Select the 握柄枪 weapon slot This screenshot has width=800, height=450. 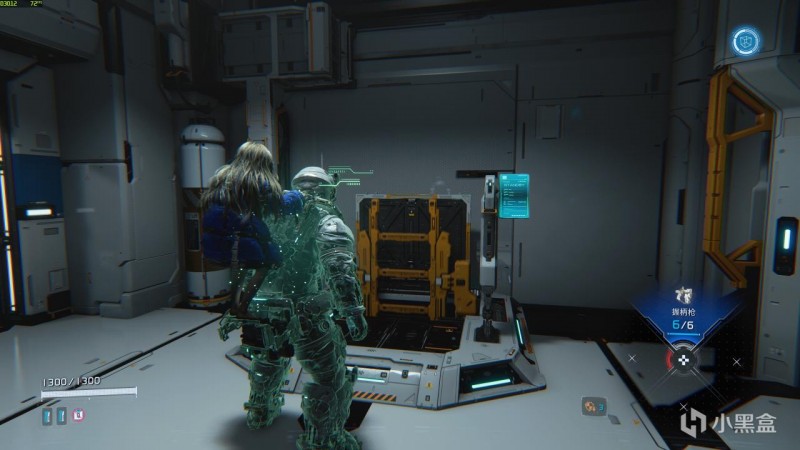click(x=683, y=304)
